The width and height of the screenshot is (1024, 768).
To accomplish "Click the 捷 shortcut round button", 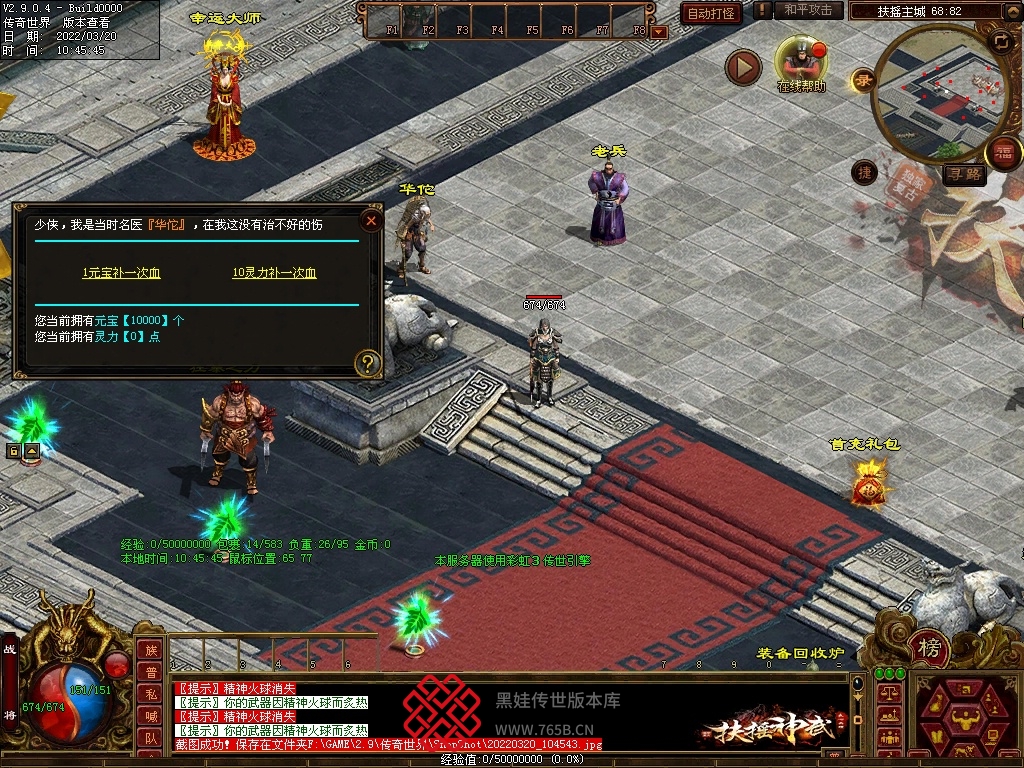I will tap(863, 173).
